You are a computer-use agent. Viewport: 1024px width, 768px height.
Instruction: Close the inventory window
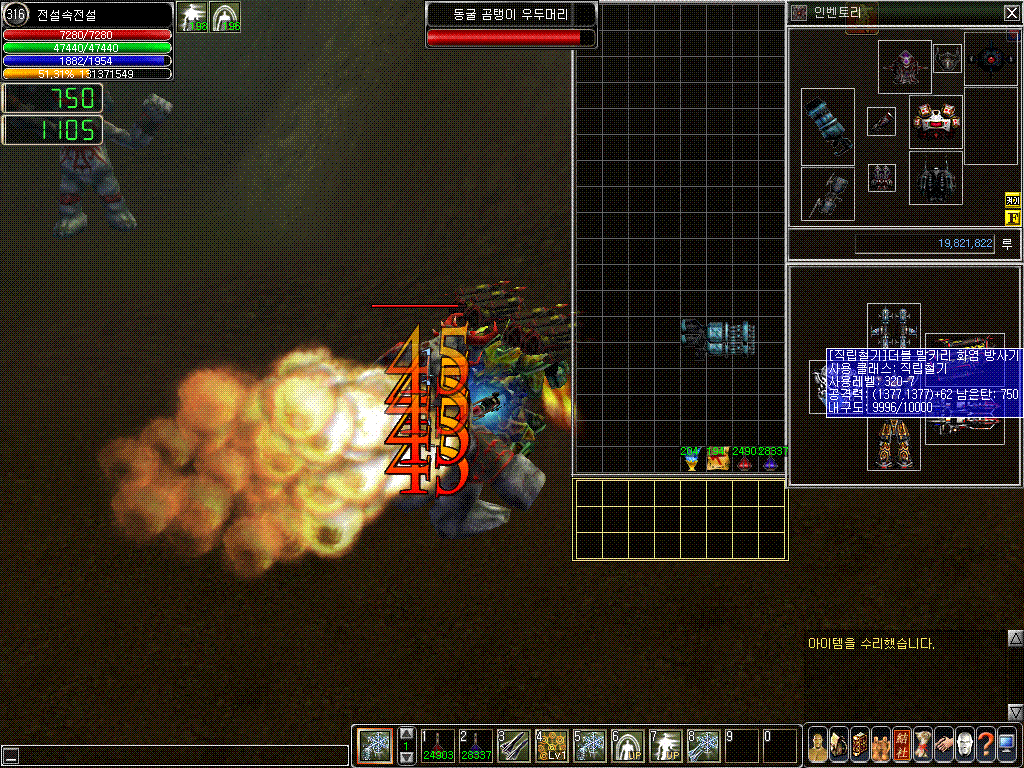(1011, 13)
